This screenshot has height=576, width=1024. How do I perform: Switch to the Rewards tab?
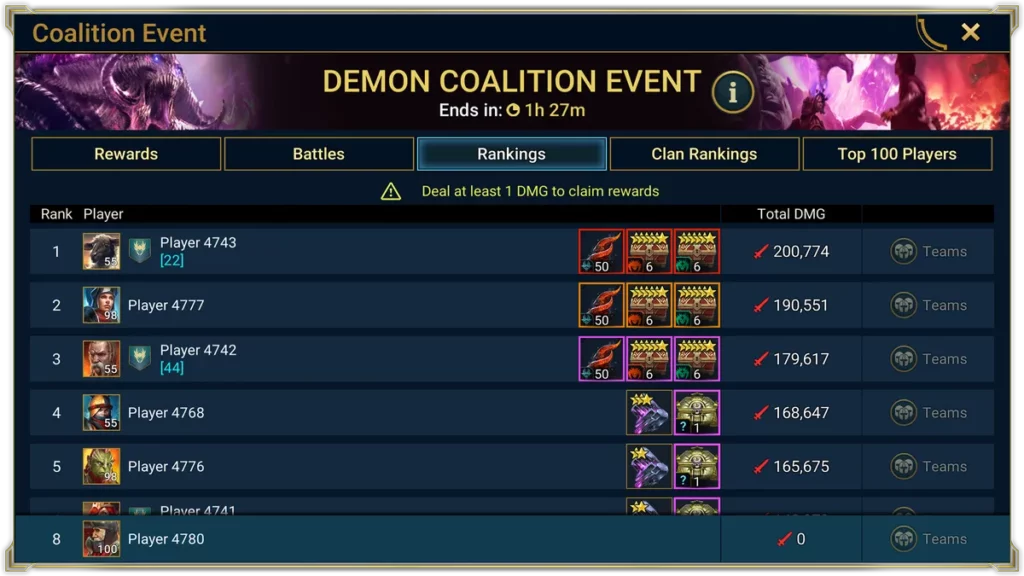pos(126,154)
